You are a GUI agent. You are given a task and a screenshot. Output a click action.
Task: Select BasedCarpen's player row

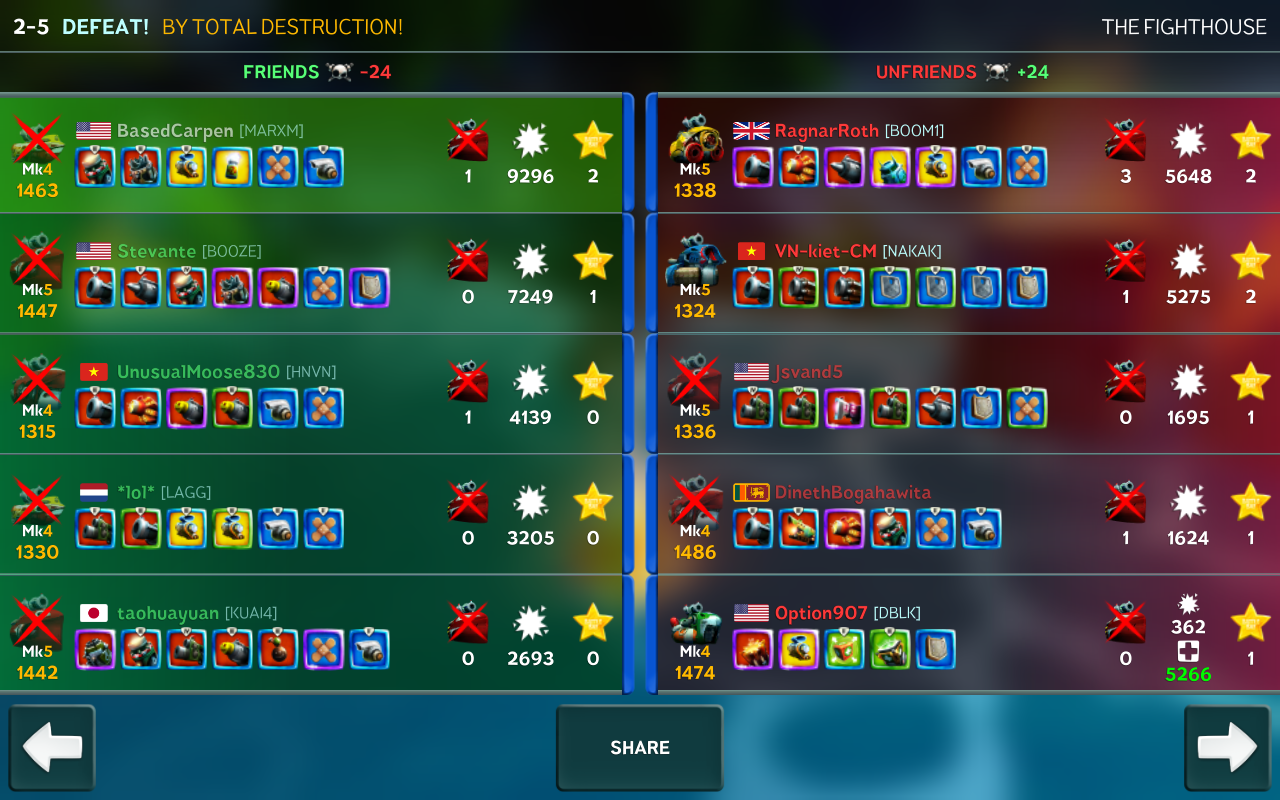[310, 154]
